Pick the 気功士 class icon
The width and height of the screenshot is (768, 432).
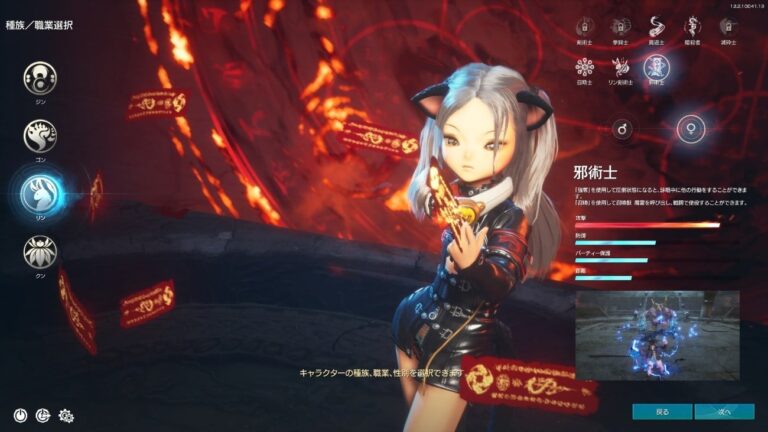coord(655,27)
